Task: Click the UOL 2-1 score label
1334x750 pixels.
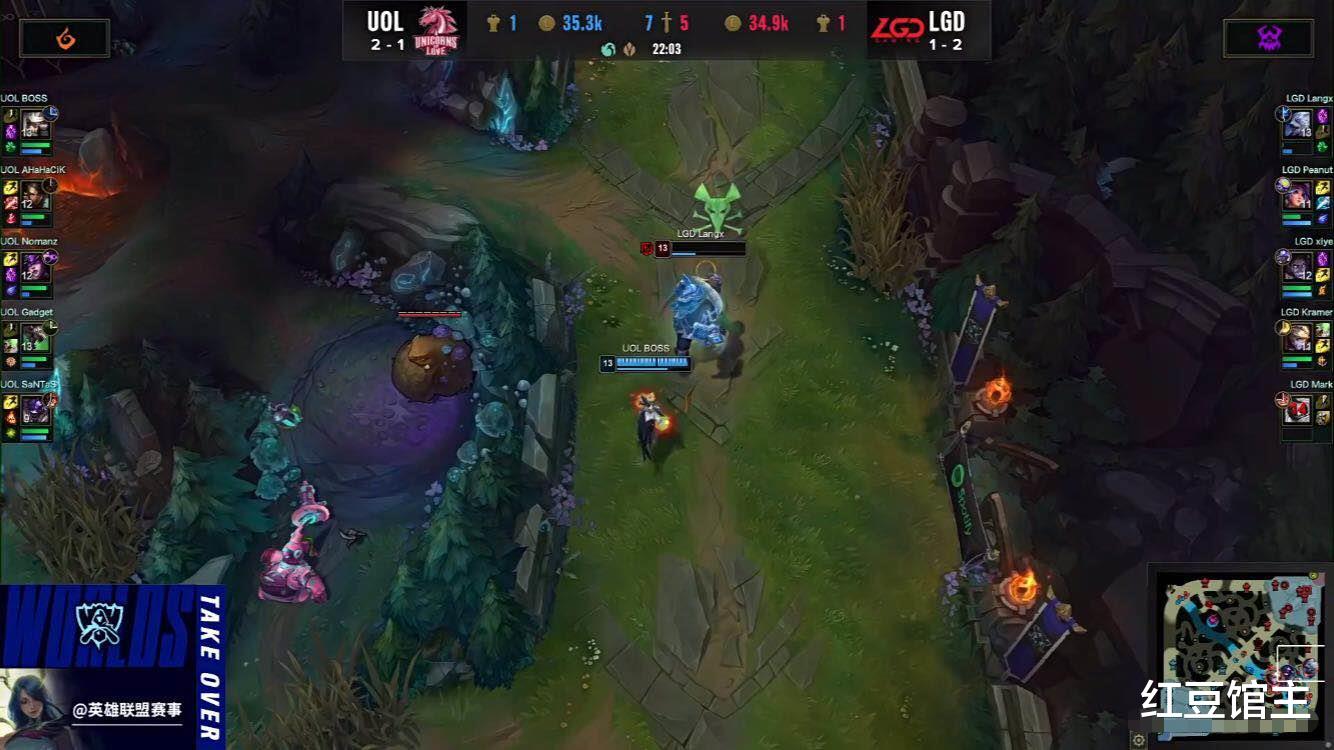Action: point(385,44)
